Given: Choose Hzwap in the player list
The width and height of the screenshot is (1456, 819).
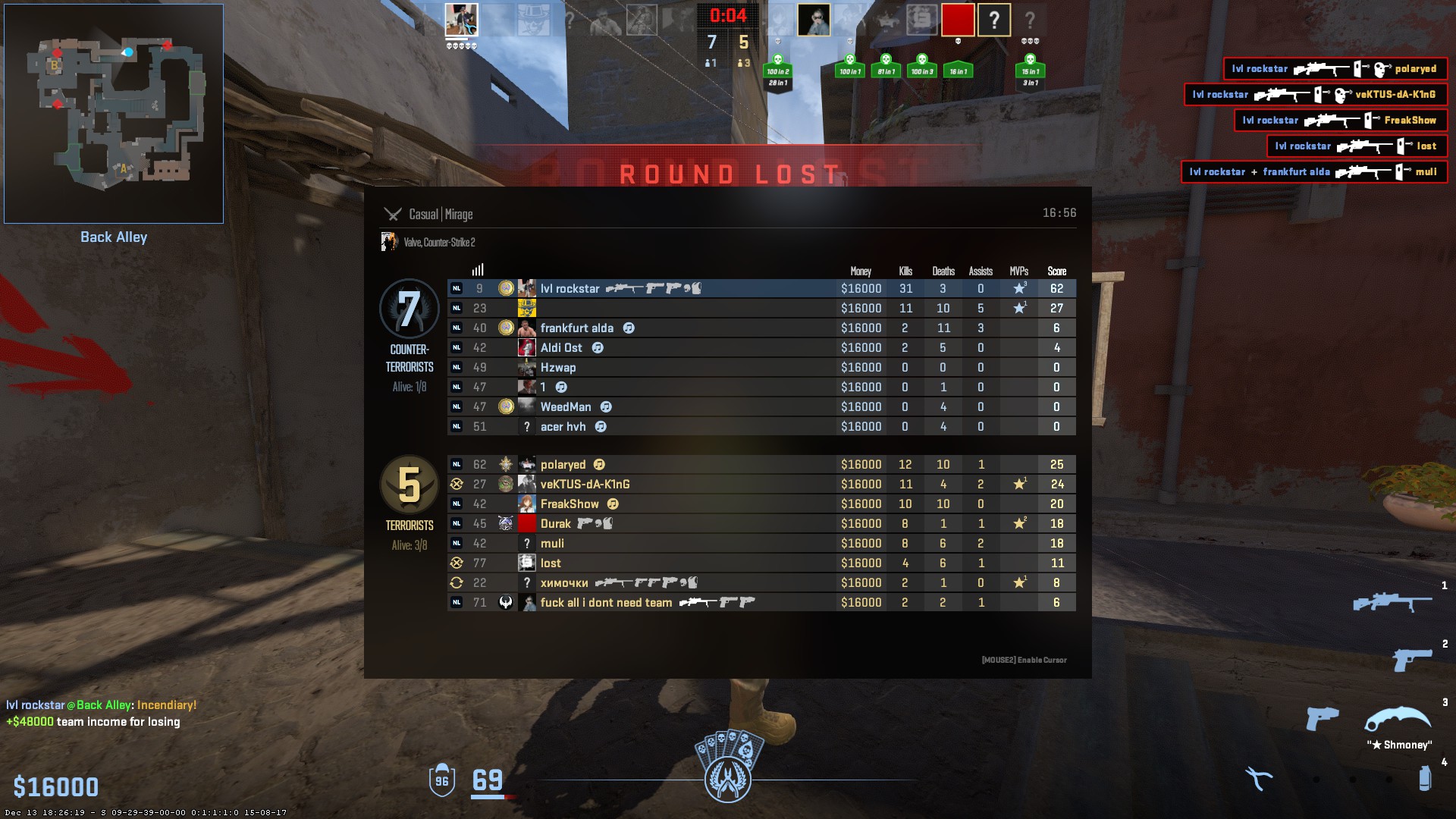Looking at the screenshot, I should pos(558,368).
